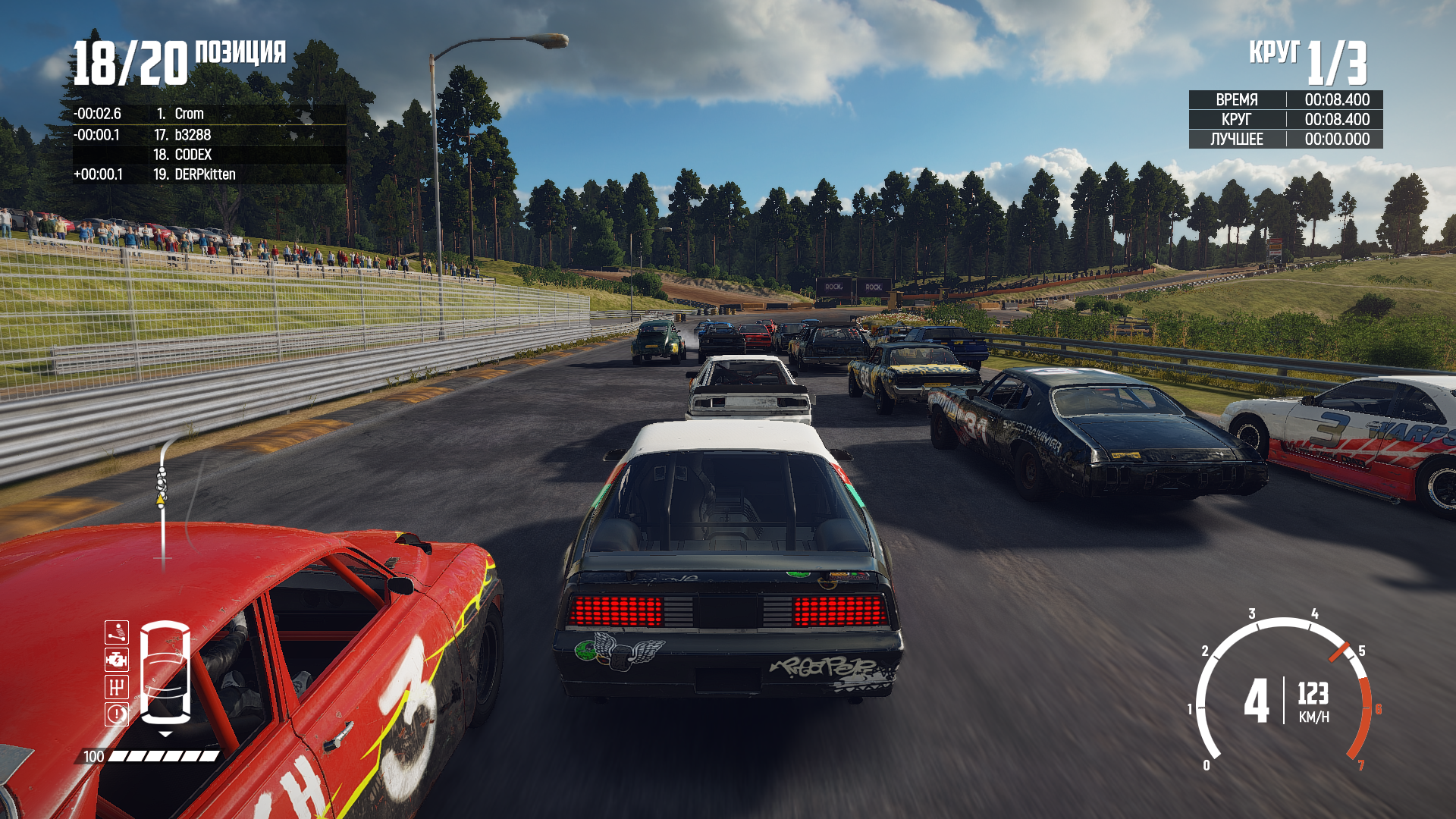Click the brake warning damage icon

(x=117, y=714)
